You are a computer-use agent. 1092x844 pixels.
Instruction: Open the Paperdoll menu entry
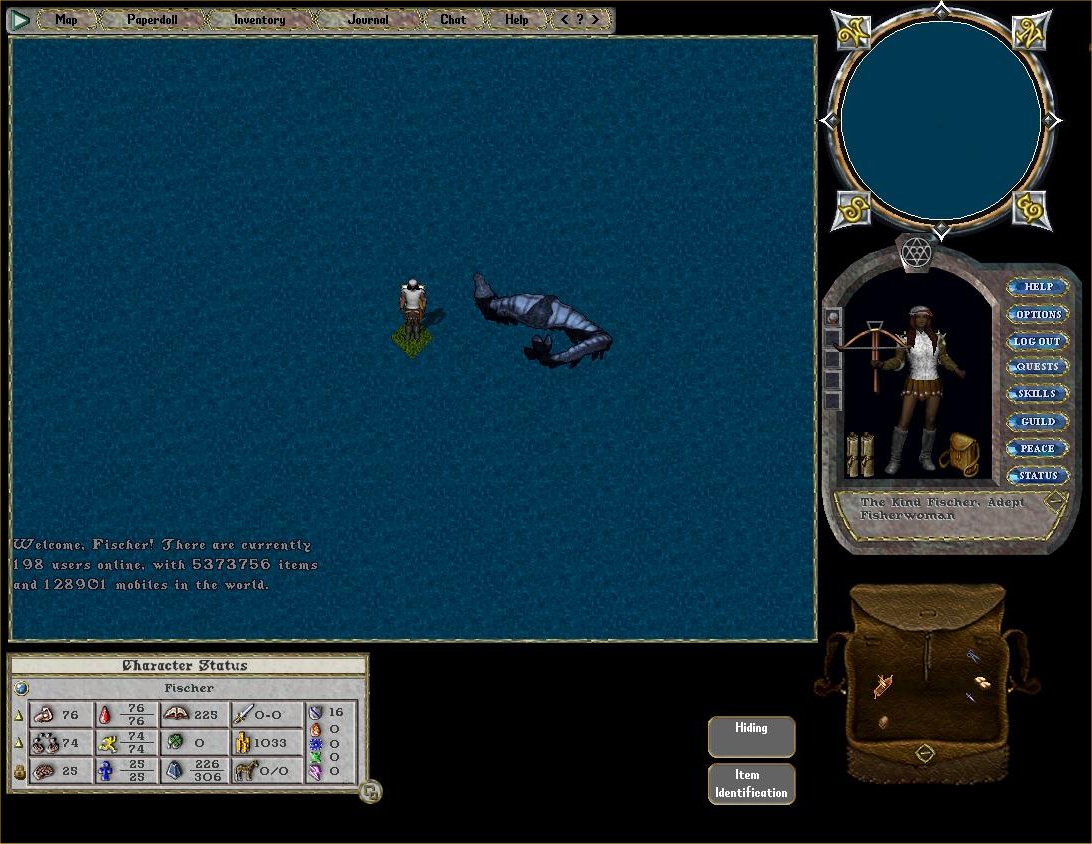tap(152, 19)
